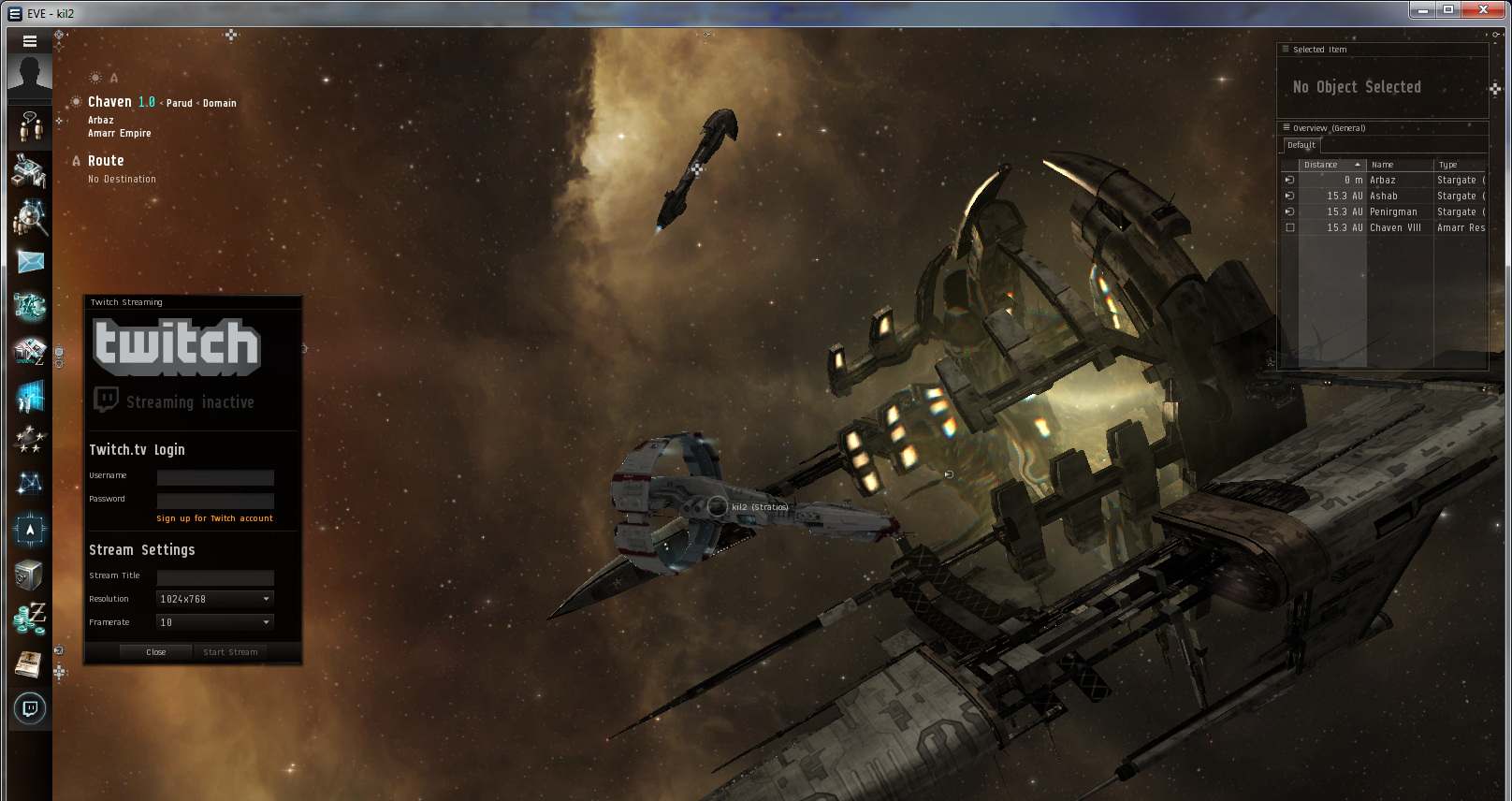1512x801 pixels.
Task: Click the autopilot 'A' icon in the sidebar
Action: tap(29, 529)
